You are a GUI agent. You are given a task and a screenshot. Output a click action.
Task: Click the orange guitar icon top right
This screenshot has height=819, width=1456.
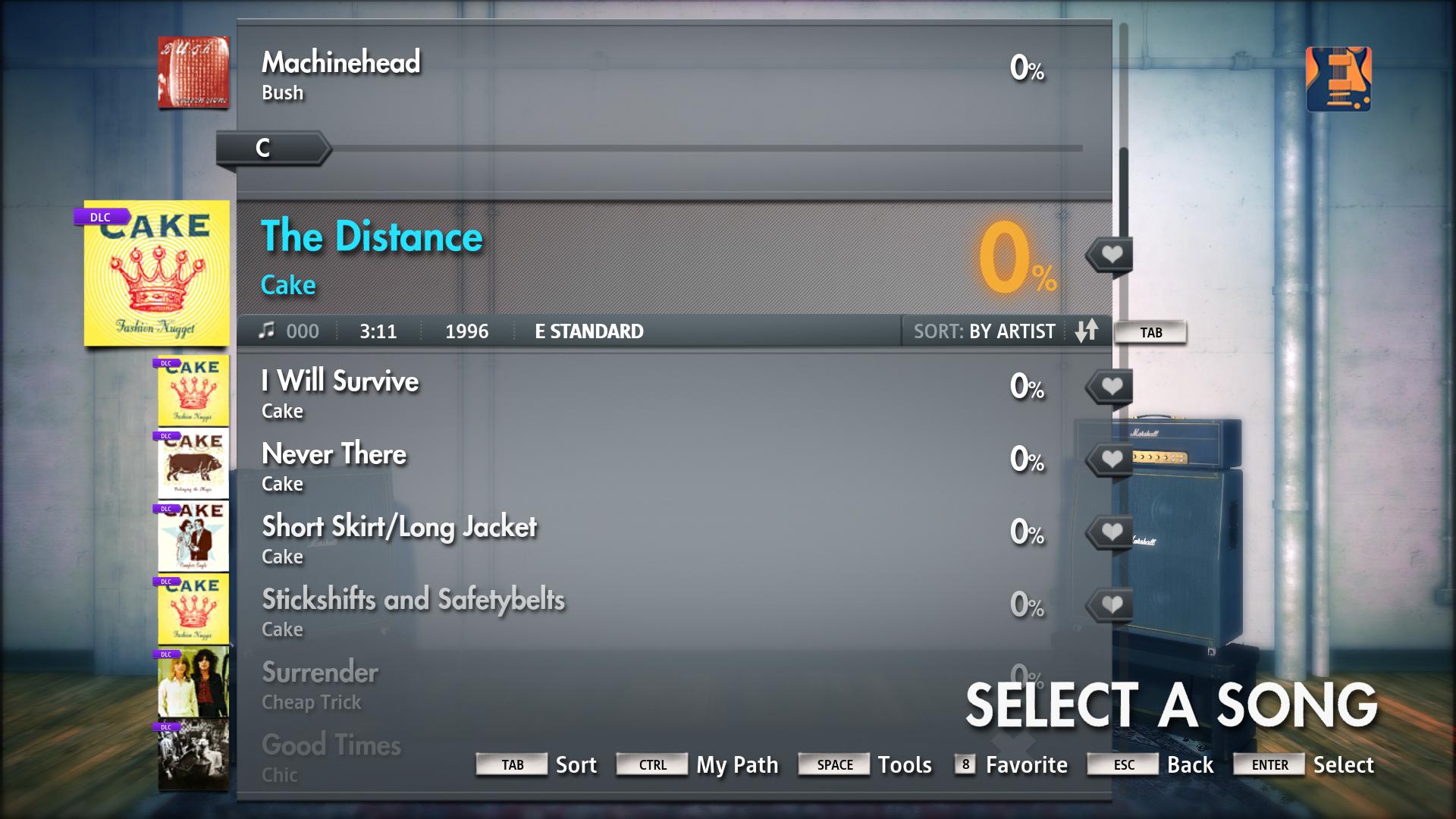click(1338, 80)
